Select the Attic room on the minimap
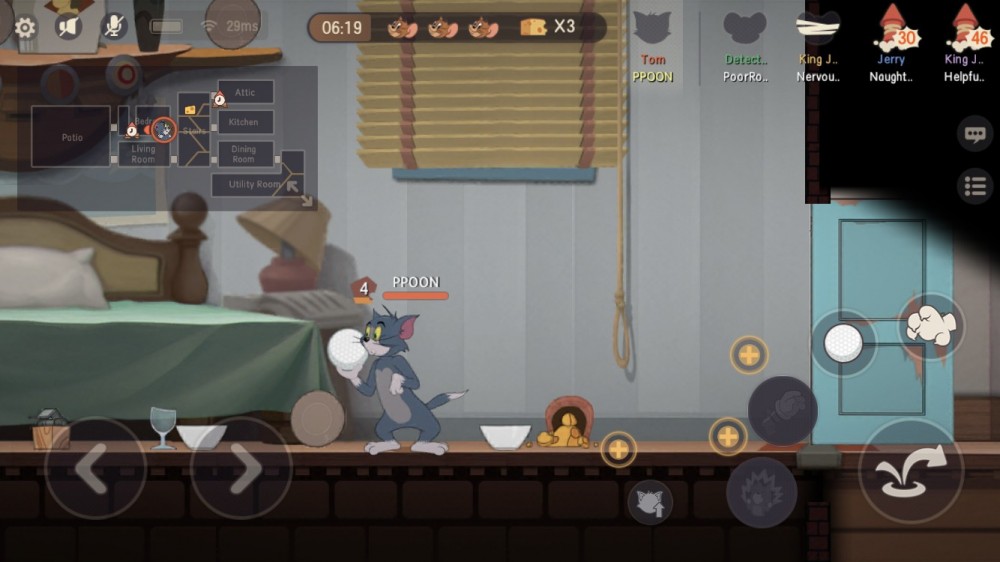1000x562 pixels. point(245,93)
